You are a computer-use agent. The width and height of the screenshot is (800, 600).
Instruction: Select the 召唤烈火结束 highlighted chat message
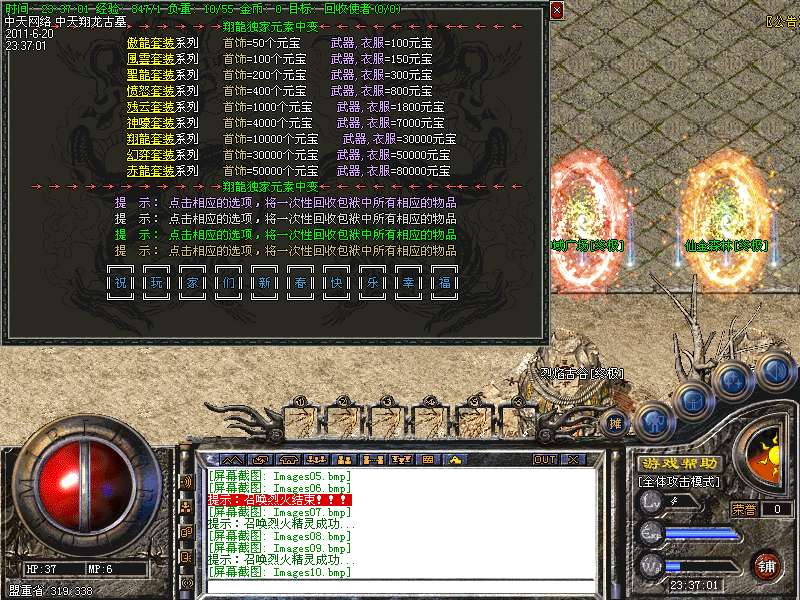[x=279, y=499]
